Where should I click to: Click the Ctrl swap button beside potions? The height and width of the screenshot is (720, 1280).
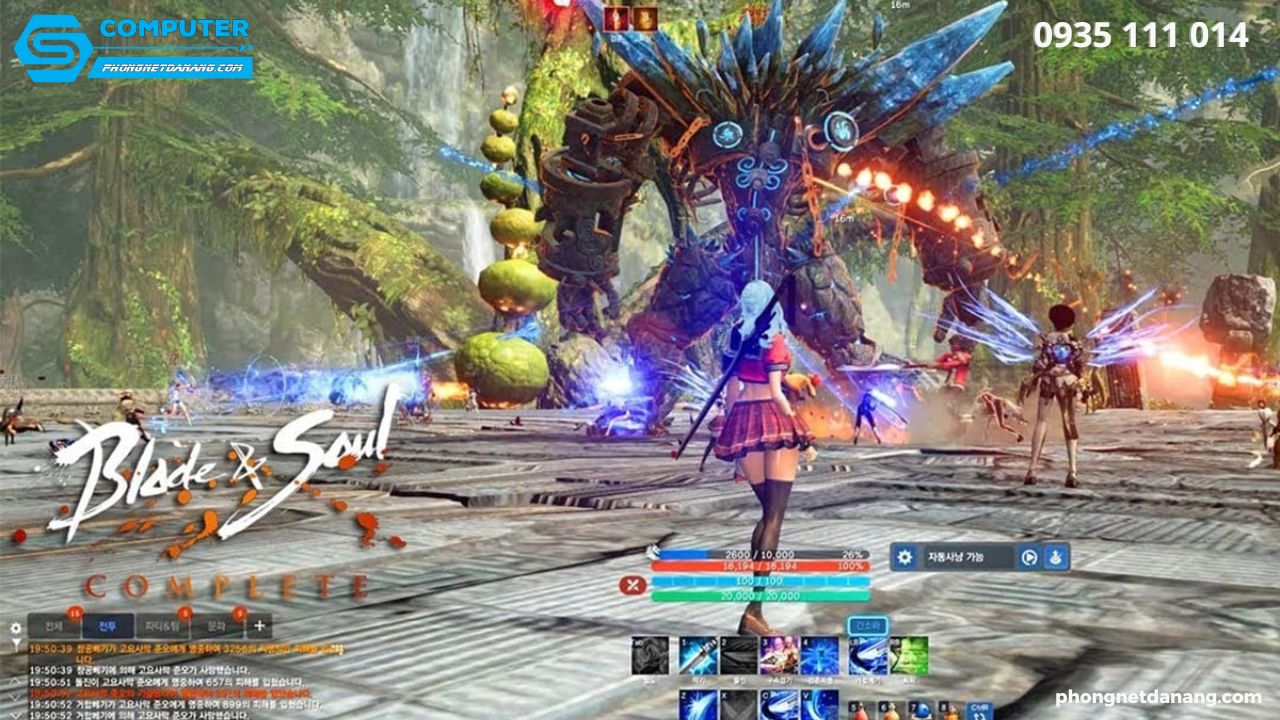click(980, 711)
